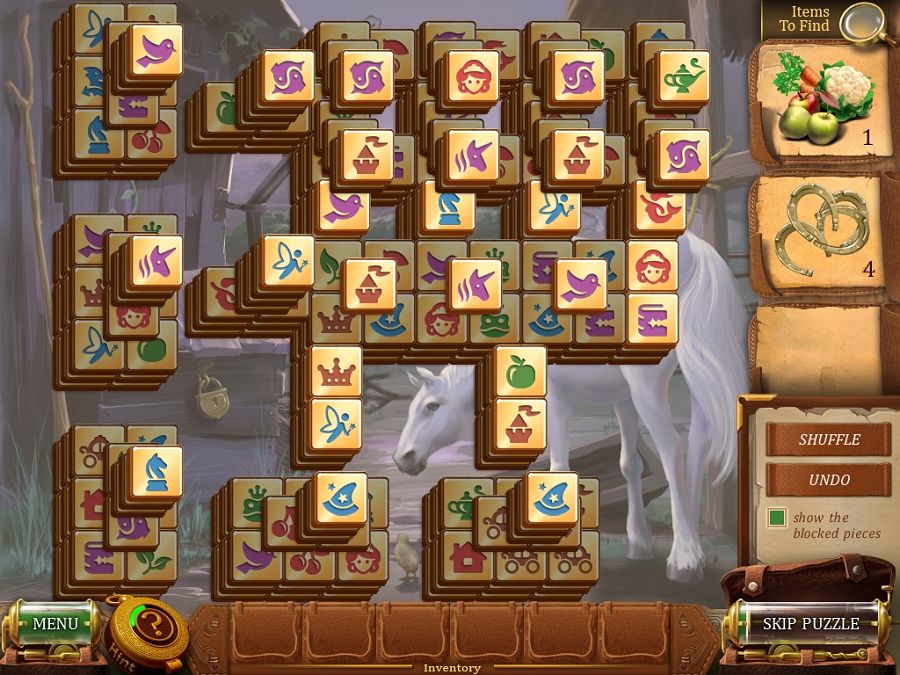This screenshot has width=900, height=675.
Task: Shuffle the mahjong tiles
Action: [x=829, y=439]
